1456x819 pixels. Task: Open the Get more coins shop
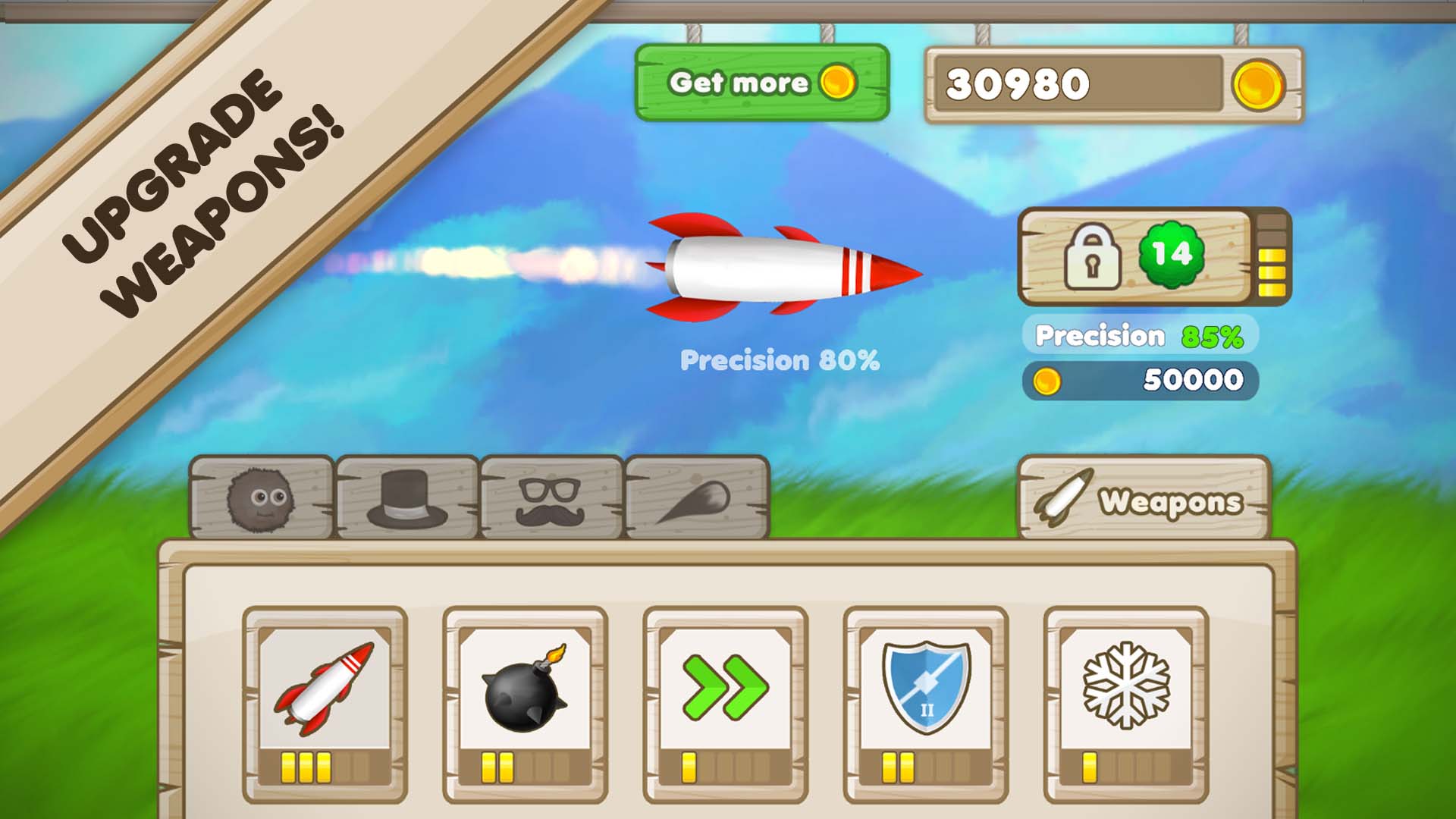pyautogui.click(x=761, y=83)
